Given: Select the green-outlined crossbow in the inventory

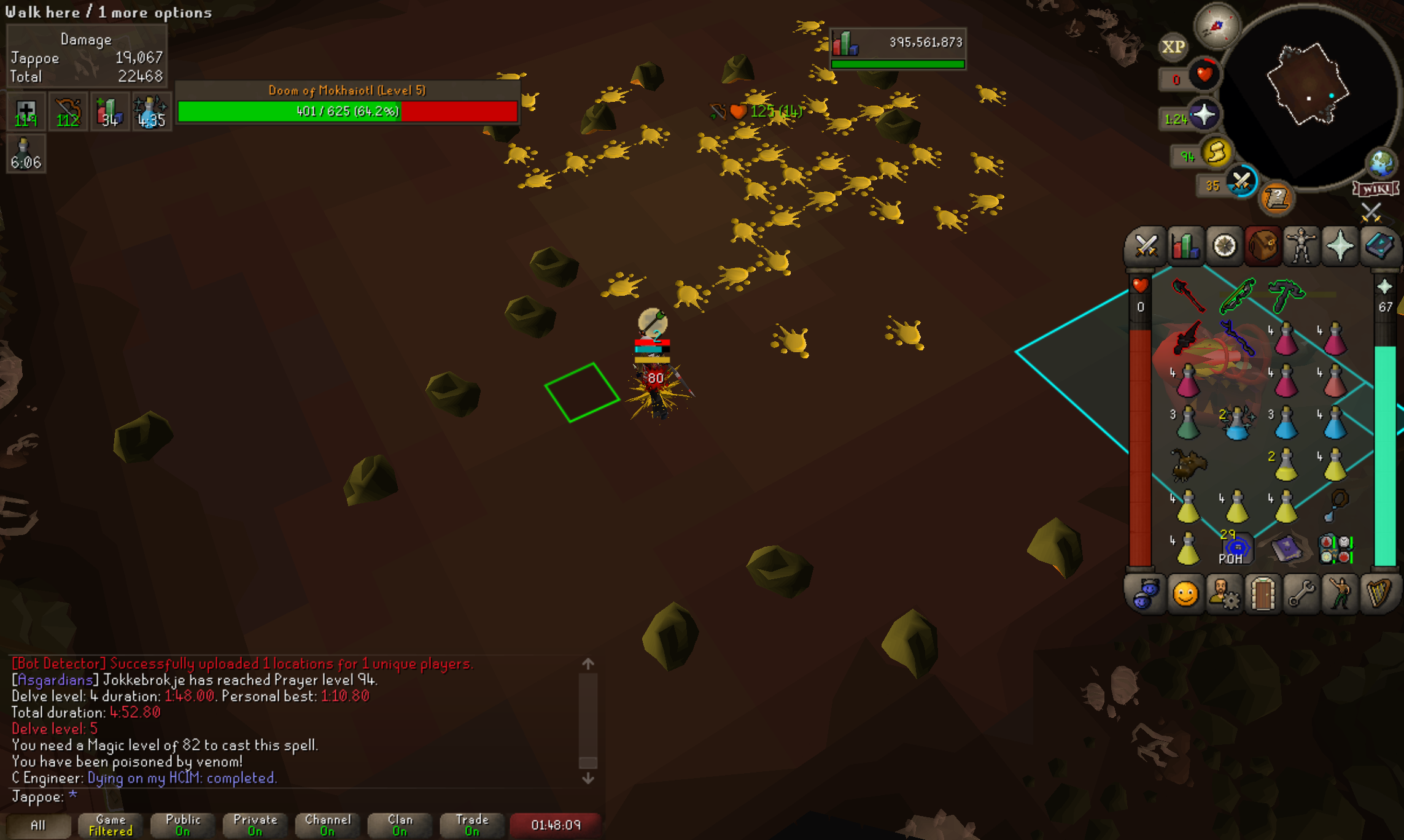Looking at the screenshot, I should click(x=1237, y=296).
